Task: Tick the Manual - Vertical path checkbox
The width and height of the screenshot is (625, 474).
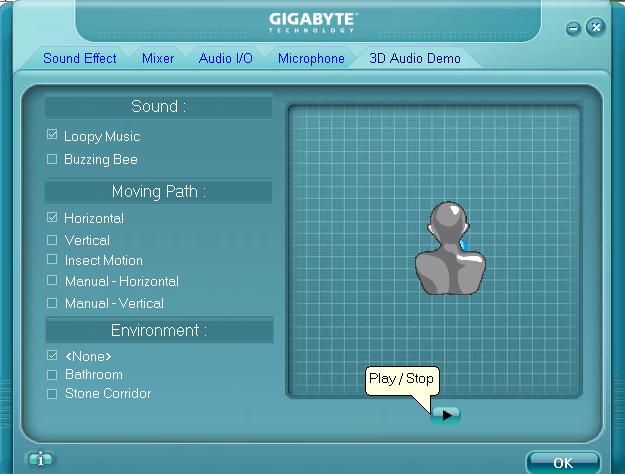Action: tap(52, 303)
